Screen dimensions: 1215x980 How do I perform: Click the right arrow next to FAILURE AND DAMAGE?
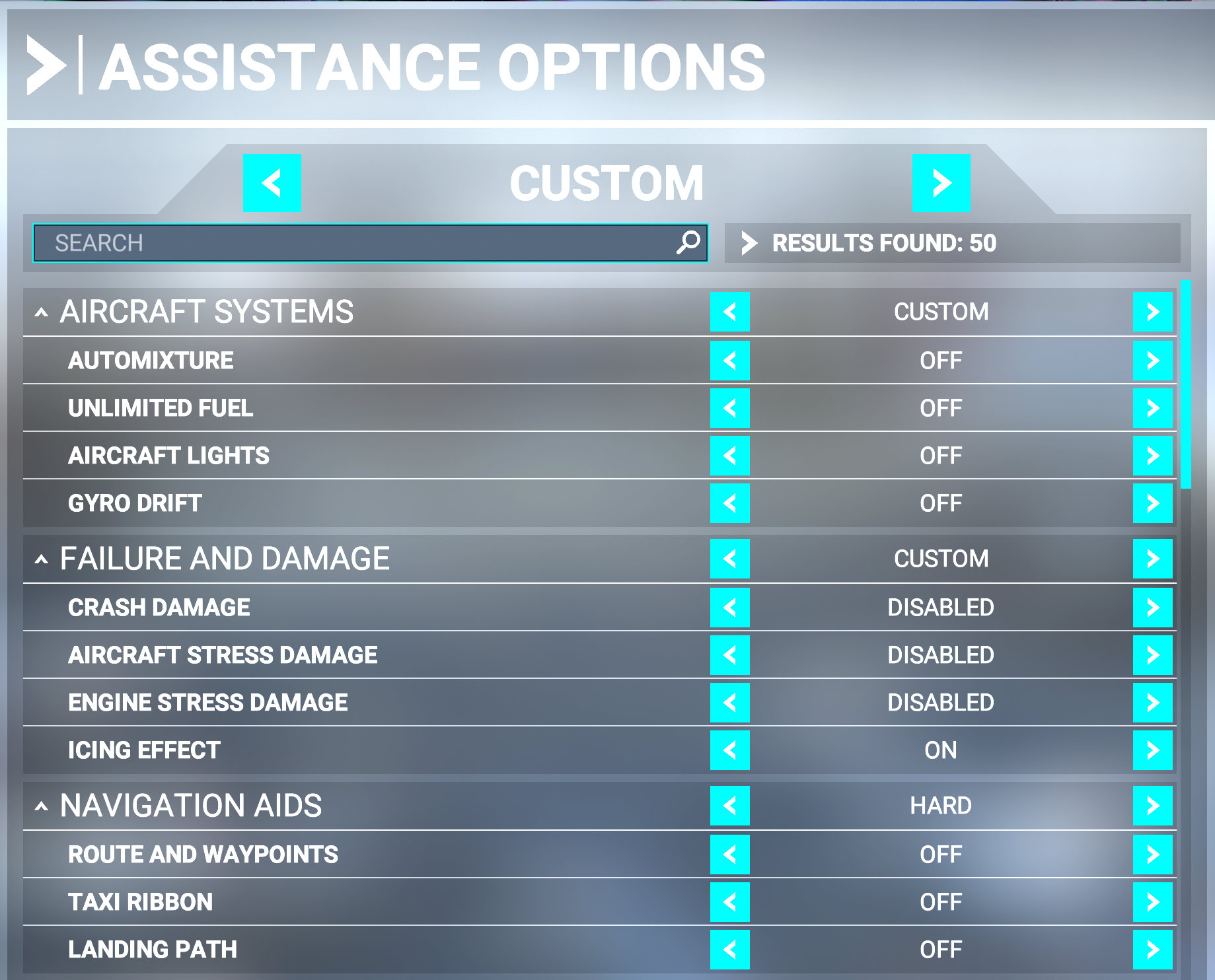1154,559
